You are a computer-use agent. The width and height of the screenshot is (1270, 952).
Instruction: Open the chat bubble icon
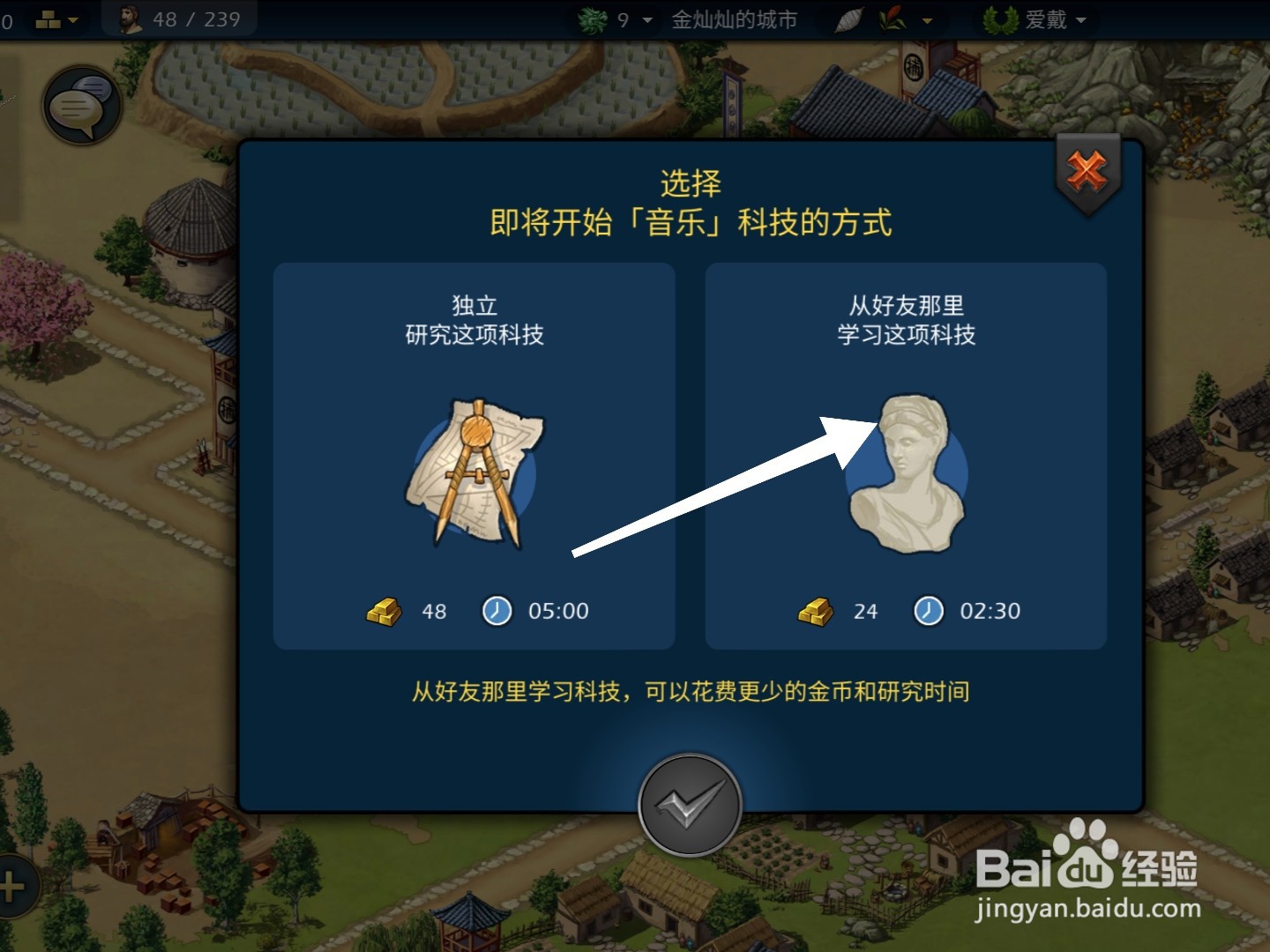pos(82,104)
